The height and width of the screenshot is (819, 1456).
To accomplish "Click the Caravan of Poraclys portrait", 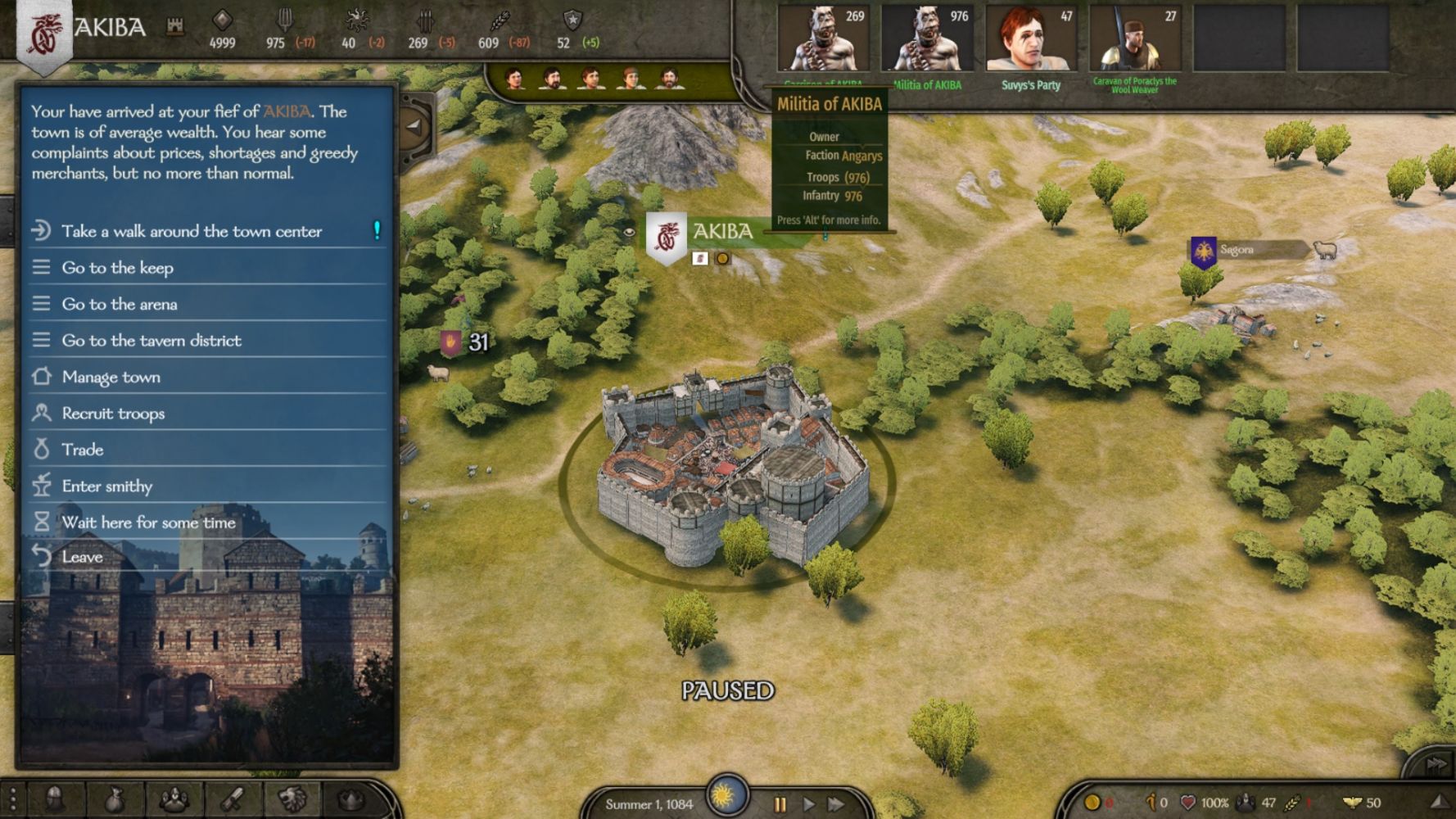I will tap(1134, 41).
